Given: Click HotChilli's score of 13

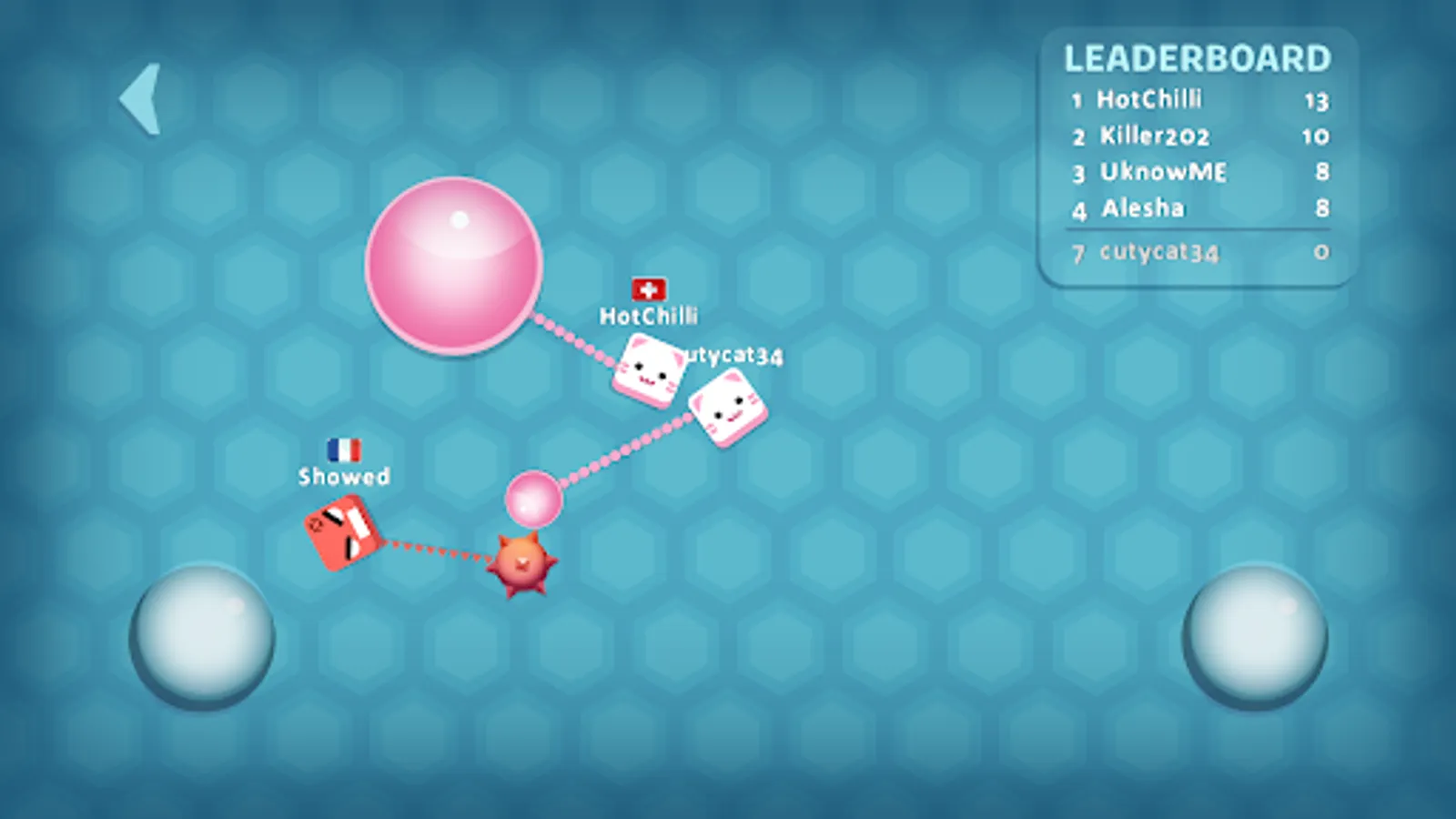Looking at the screenshot, I should (1316, 101).
